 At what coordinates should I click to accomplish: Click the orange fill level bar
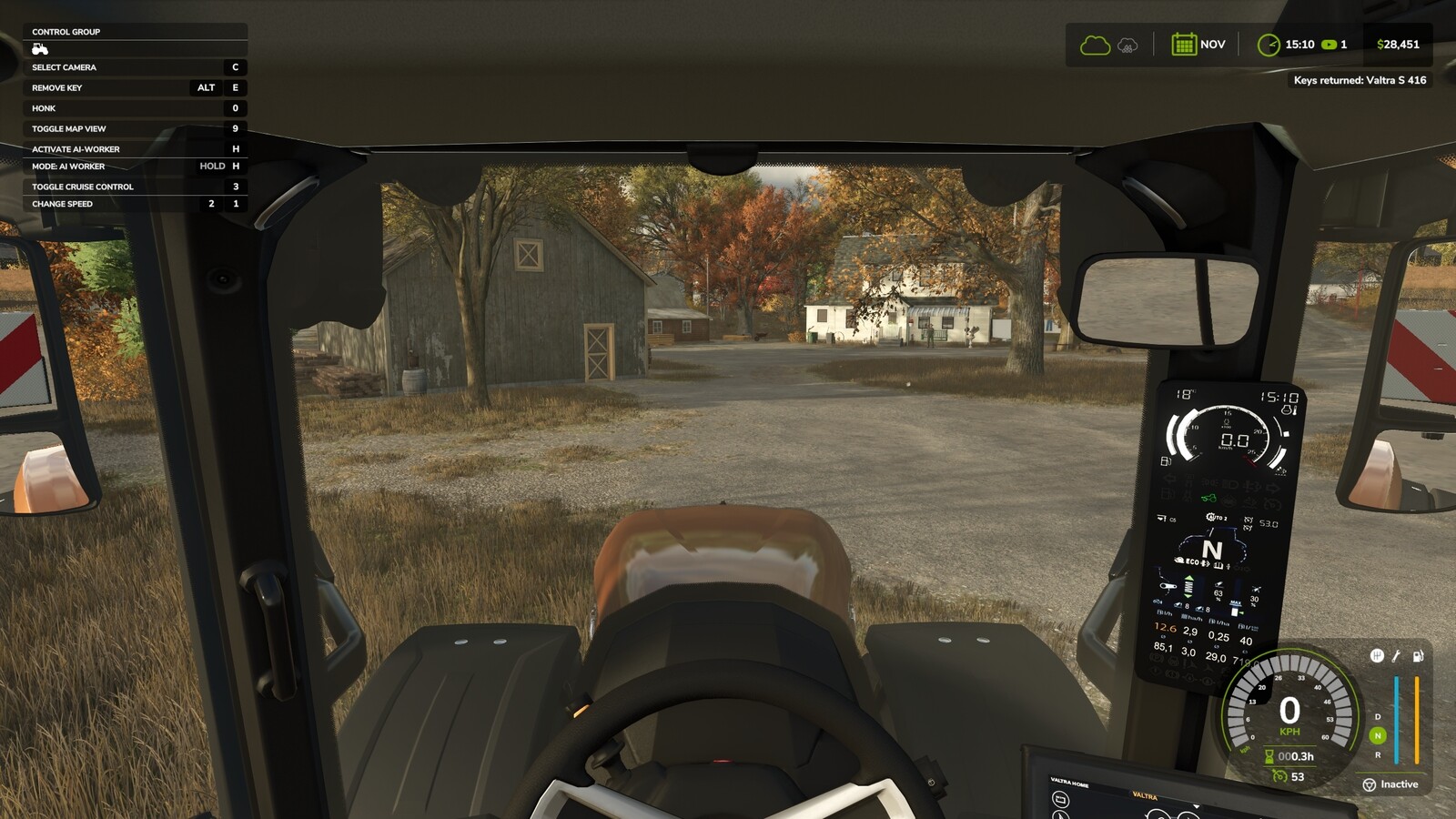coord(1416,719)
